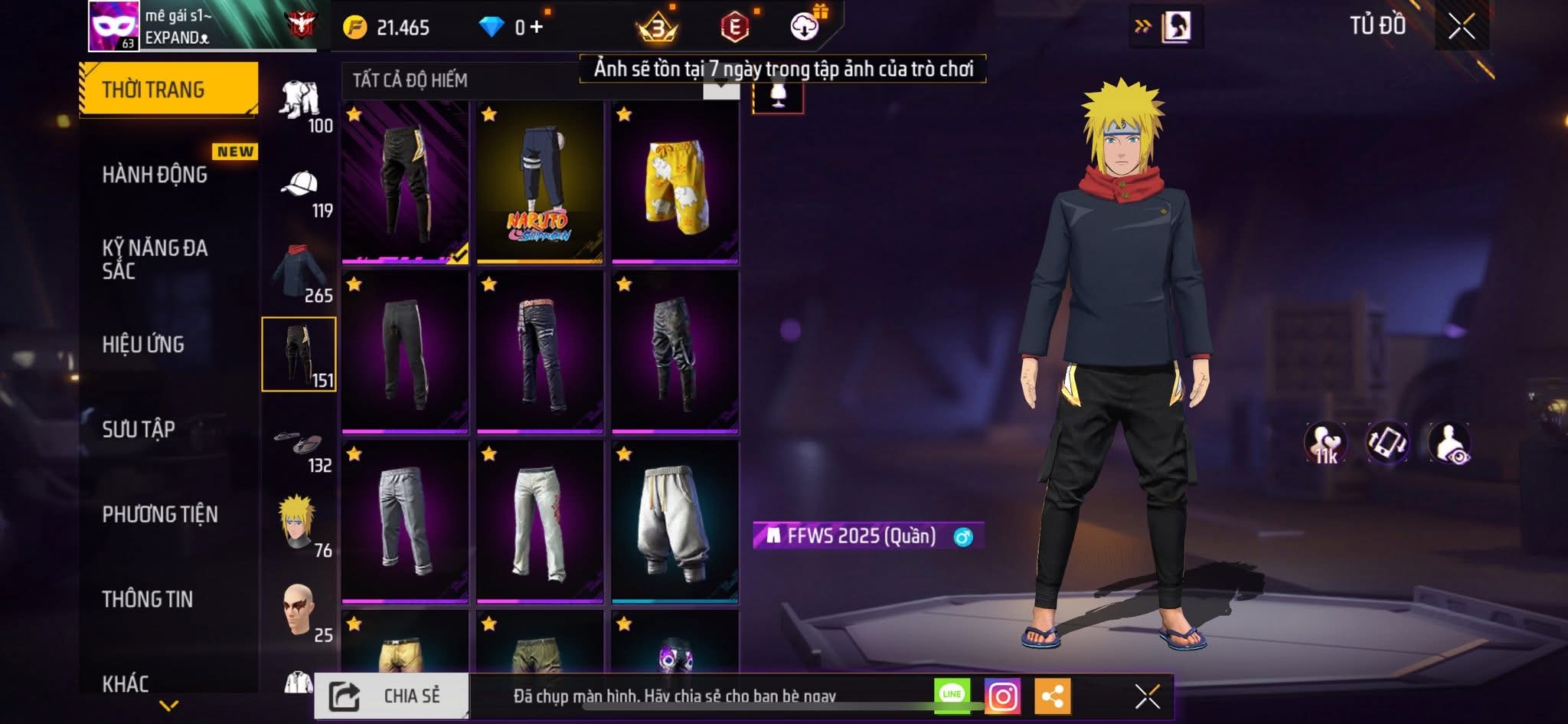Viewport: 1568px width, 724px height.
Task: Dismiss the screenshot share banner
Action: (1147, 696)
